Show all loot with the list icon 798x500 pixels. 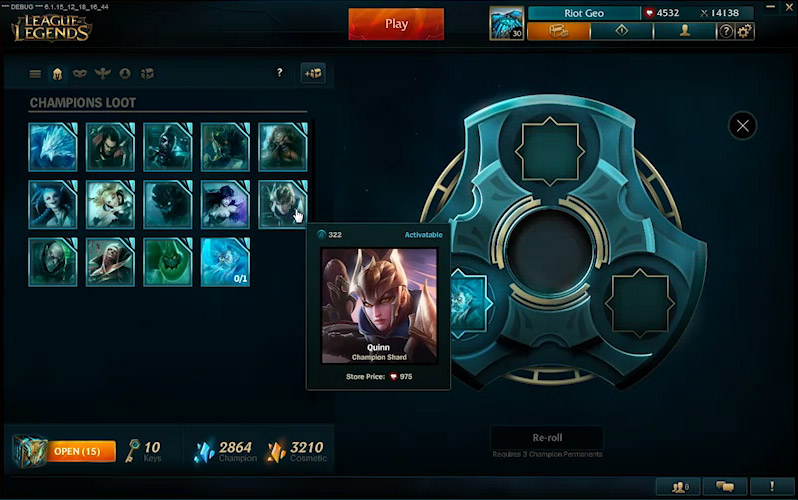click(x=35, y=73)
